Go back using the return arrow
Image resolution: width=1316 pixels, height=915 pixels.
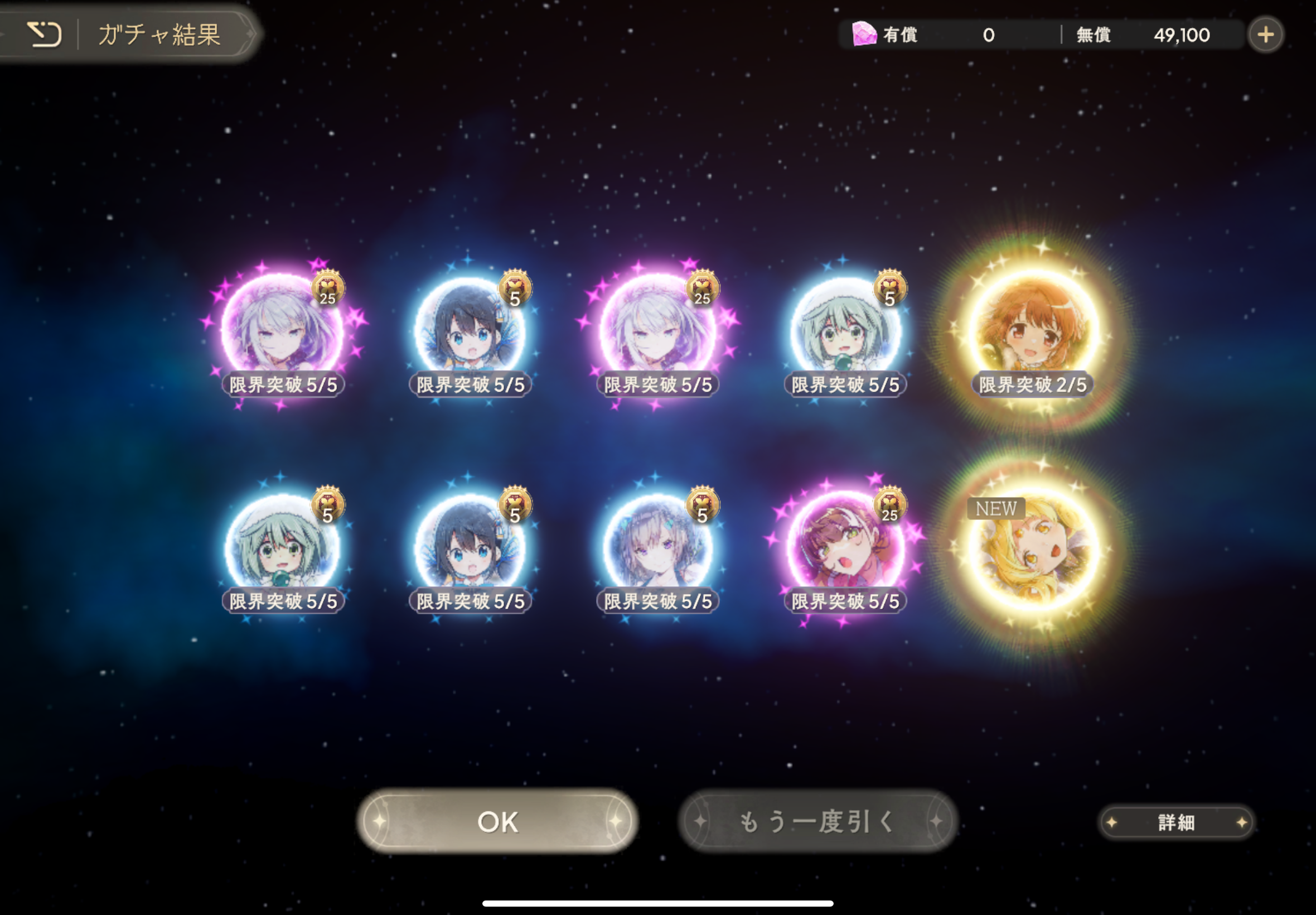[44, 35]
